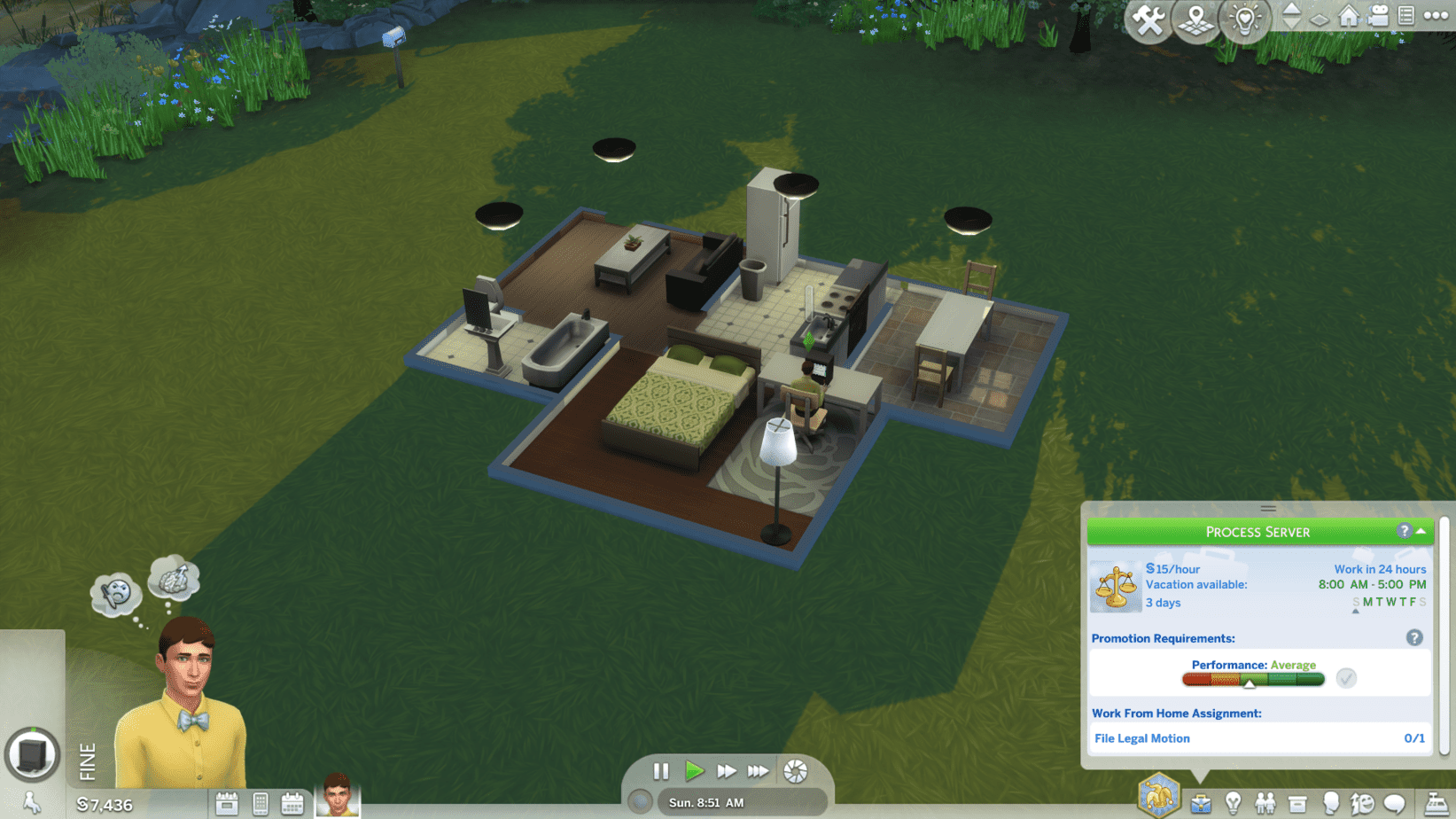The image size is (1456, 819).
Task: Set game speed to normal play
Action: point(694,771)
